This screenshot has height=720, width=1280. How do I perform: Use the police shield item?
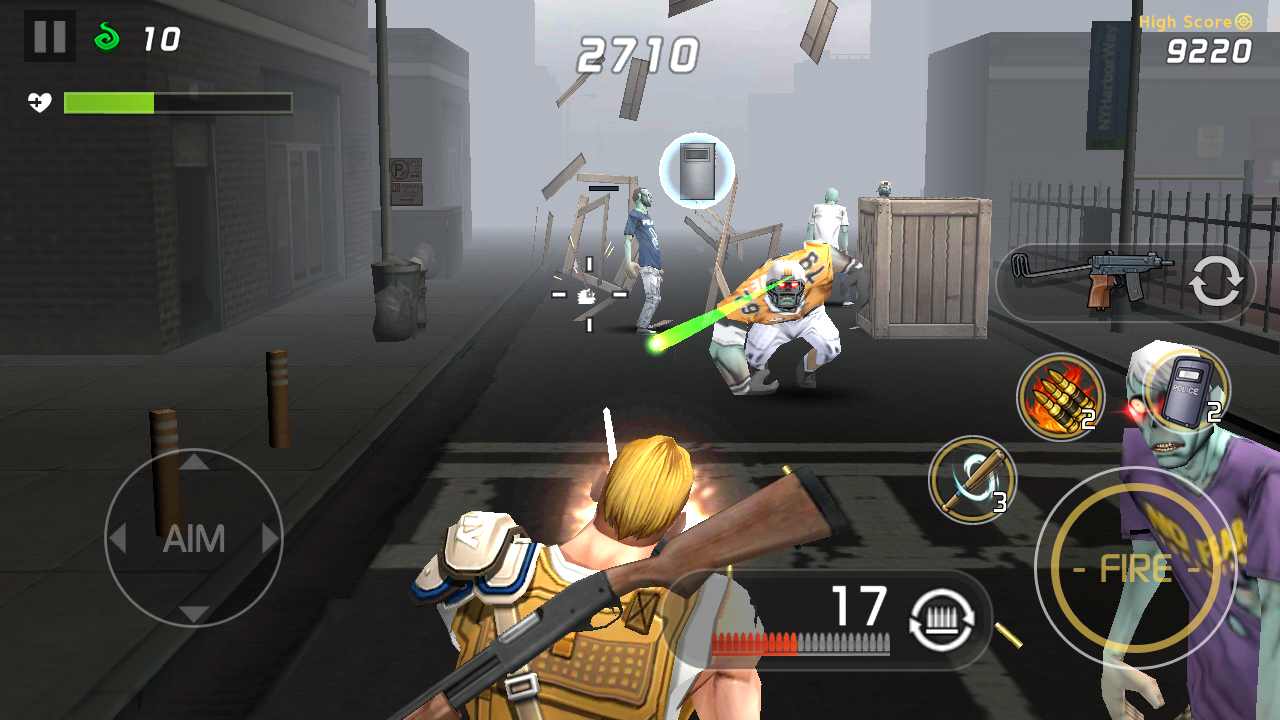tap(1185, 390)
